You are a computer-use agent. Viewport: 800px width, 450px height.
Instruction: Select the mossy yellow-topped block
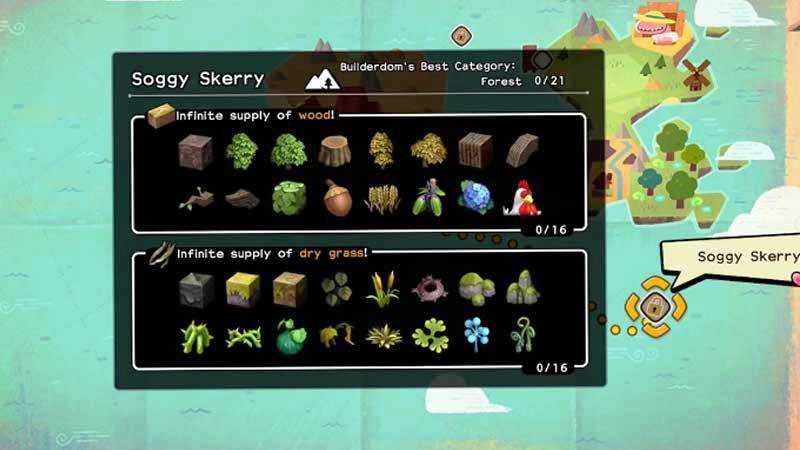coord(243,289)
